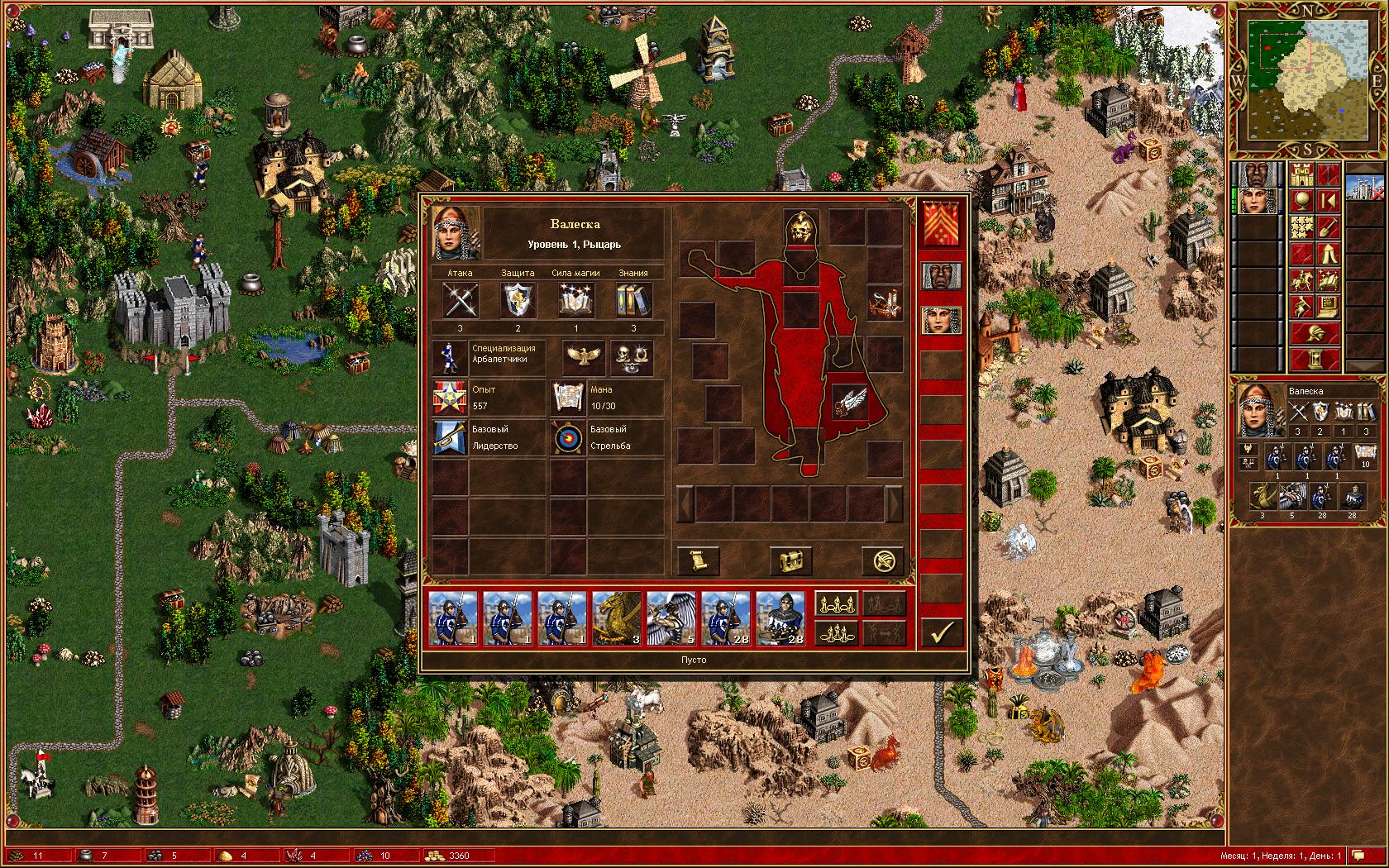Open the Базовый Лидерство skill

click(x=489, y=438)
